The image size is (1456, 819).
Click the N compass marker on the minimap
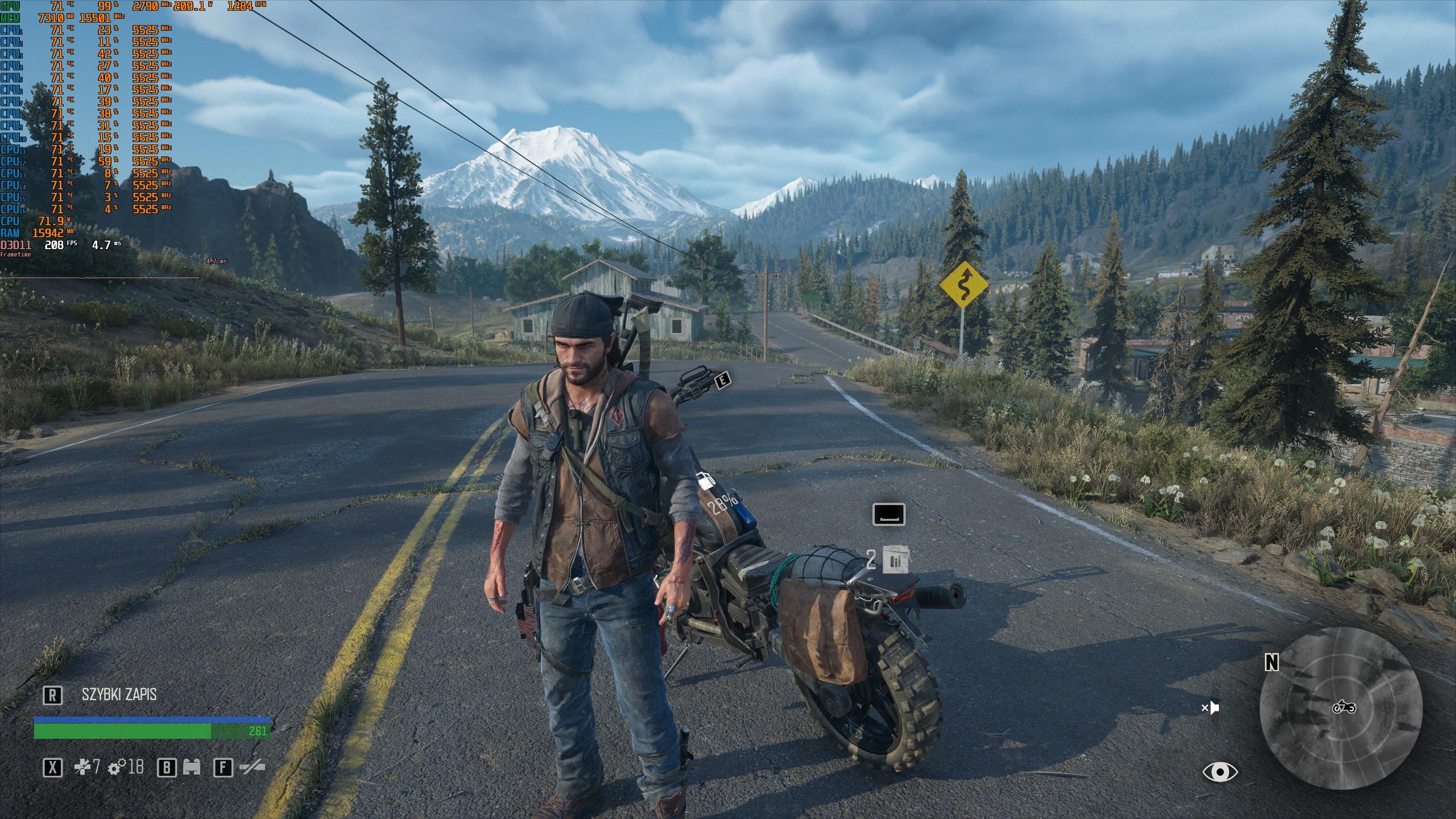[1272, 662]
